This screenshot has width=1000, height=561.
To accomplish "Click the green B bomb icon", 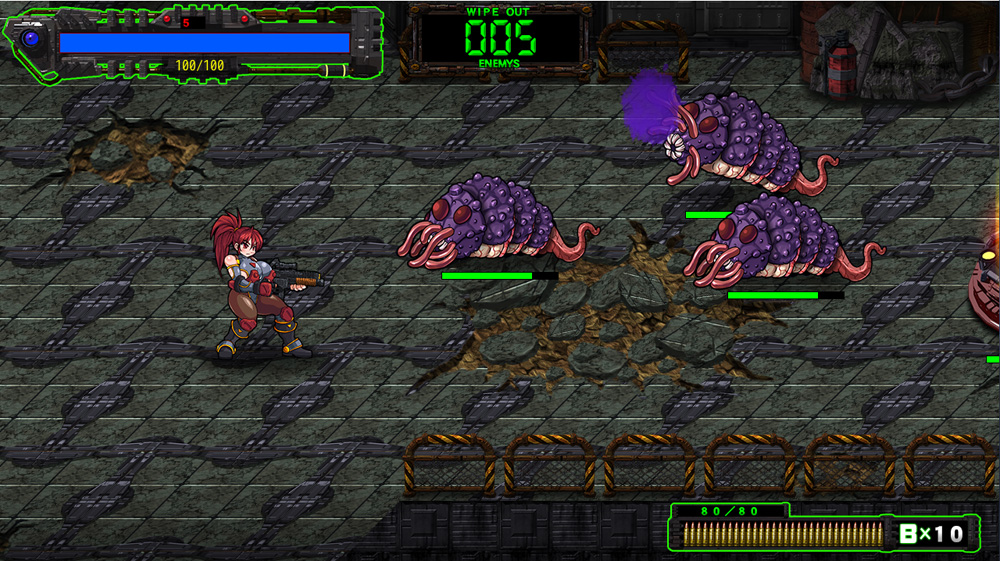I will click(x=908, y=533).
